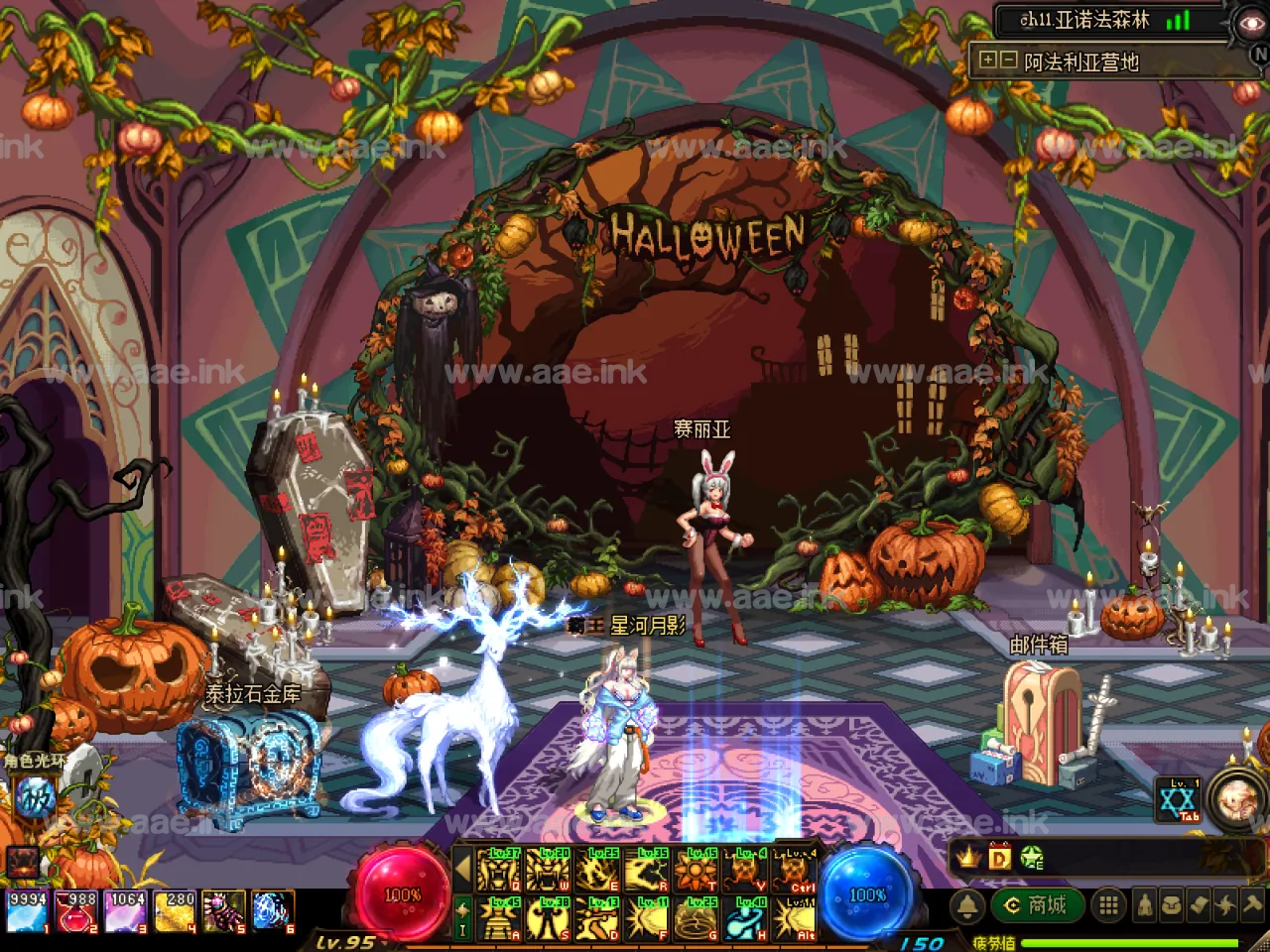Click the skill bar left arrow expander
Screen dimensions: 1270x952
click(x=461, y=871)
